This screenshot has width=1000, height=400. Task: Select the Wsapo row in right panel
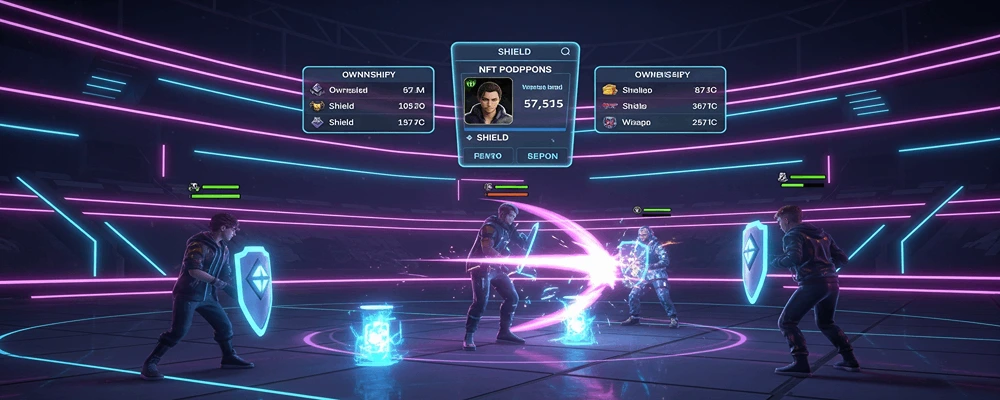point(660,122)
